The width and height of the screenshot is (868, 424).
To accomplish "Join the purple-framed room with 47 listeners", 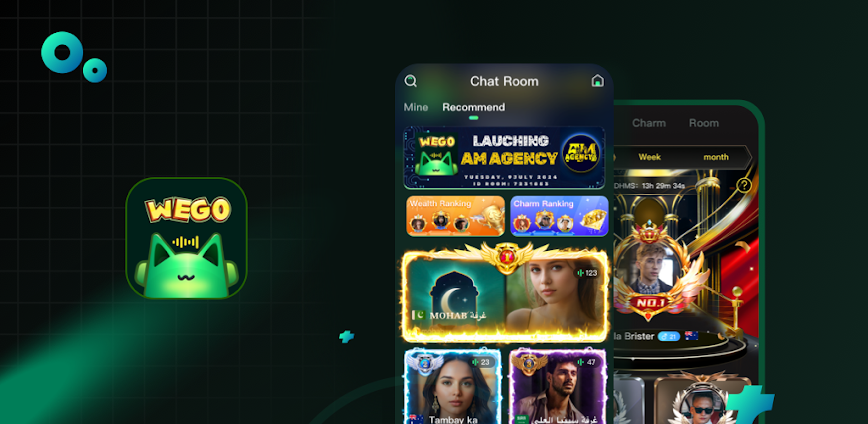I will click(x=555, y=388).
